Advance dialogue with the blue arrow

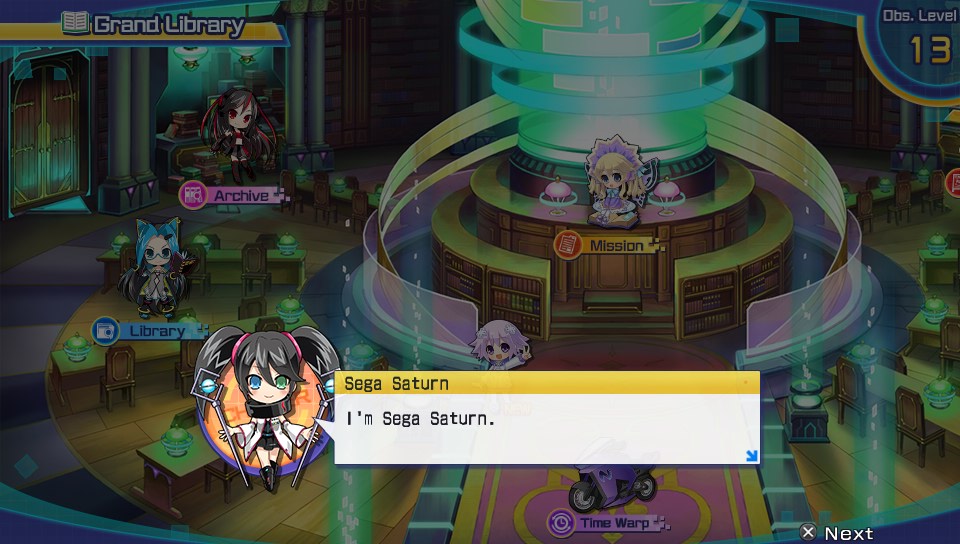[x=751, y=456]
